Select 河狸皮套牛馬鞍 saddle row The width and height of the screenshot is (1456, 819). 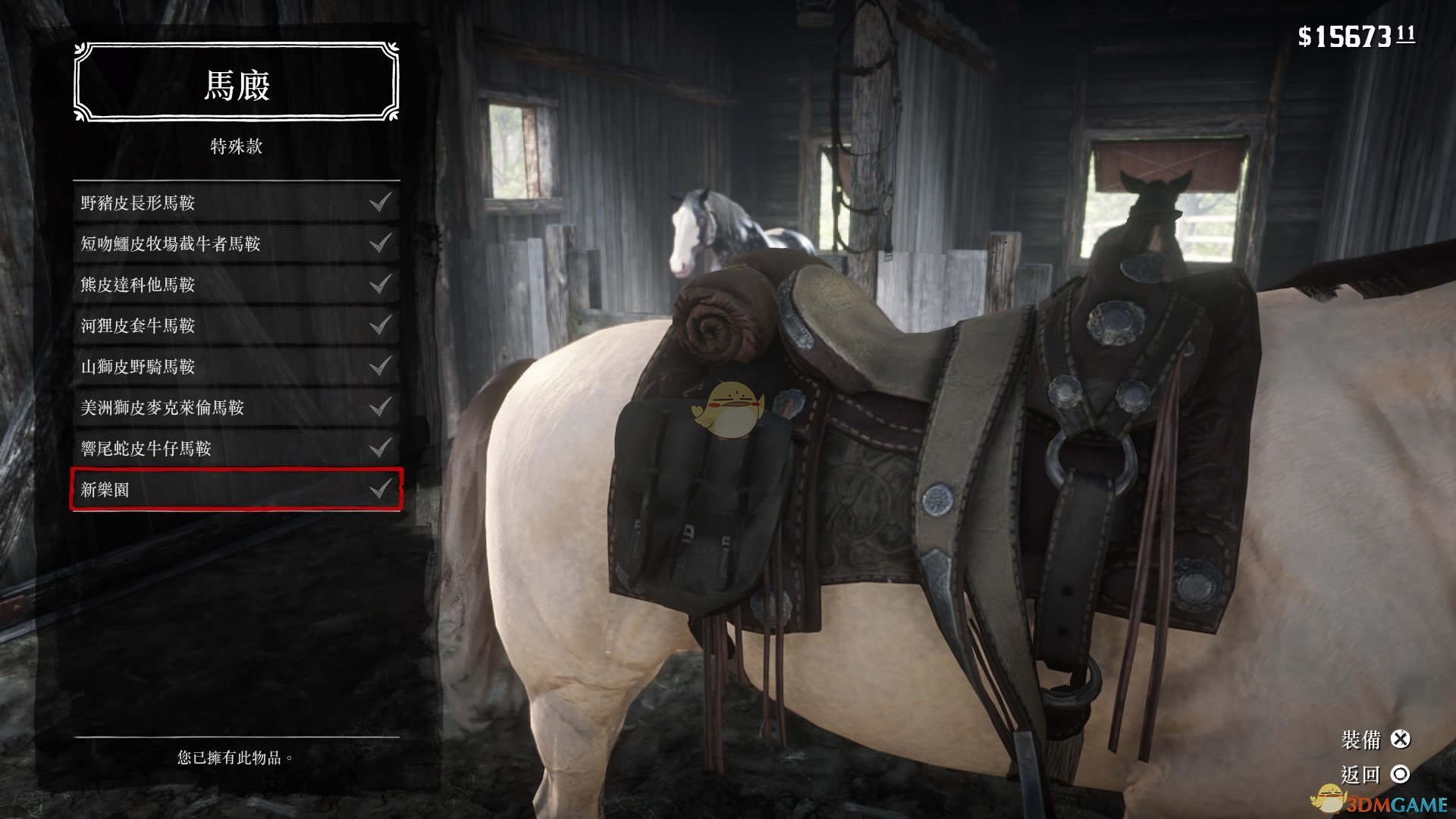[236, 325]
